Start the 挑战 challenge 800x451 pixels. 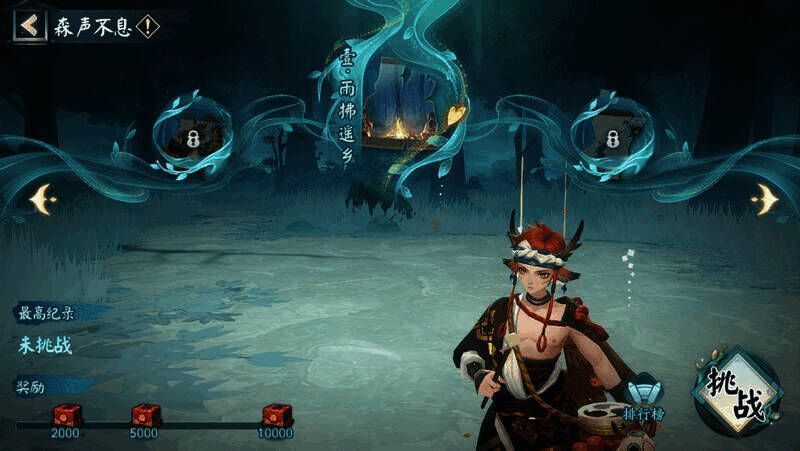coord(737,392)
